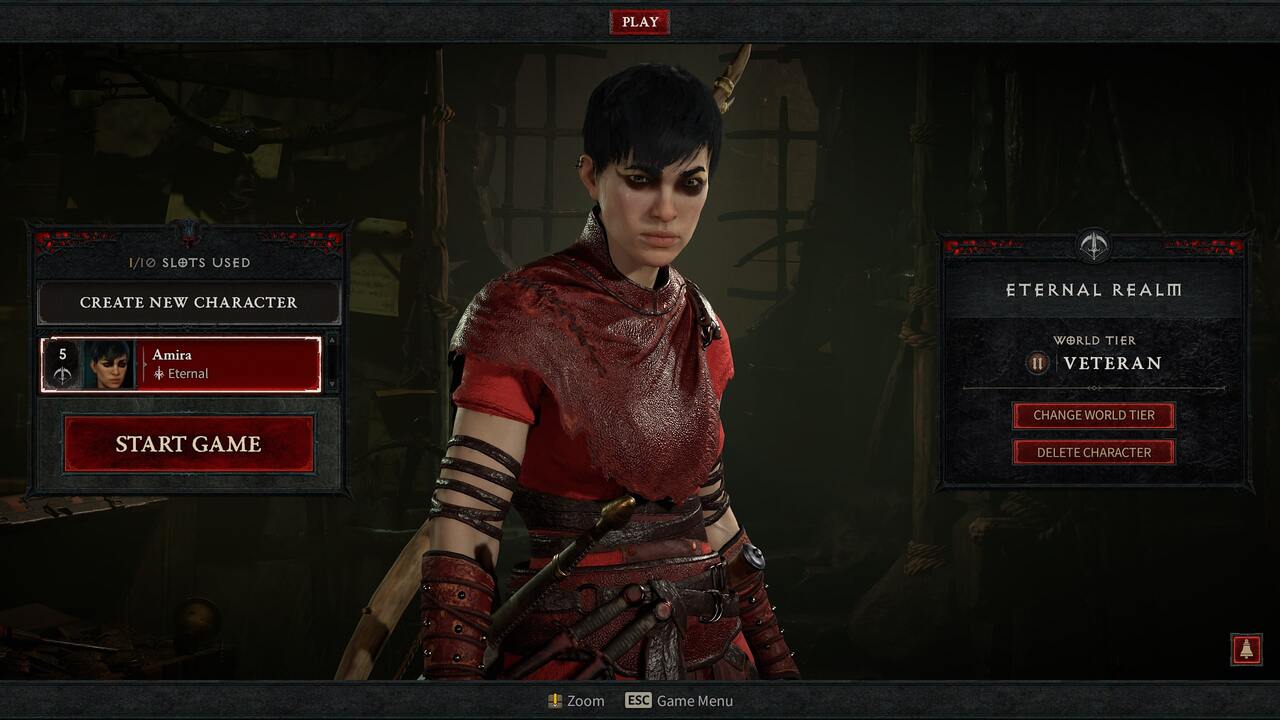
Task: Change the world tier
Action: click(1093, 415)
